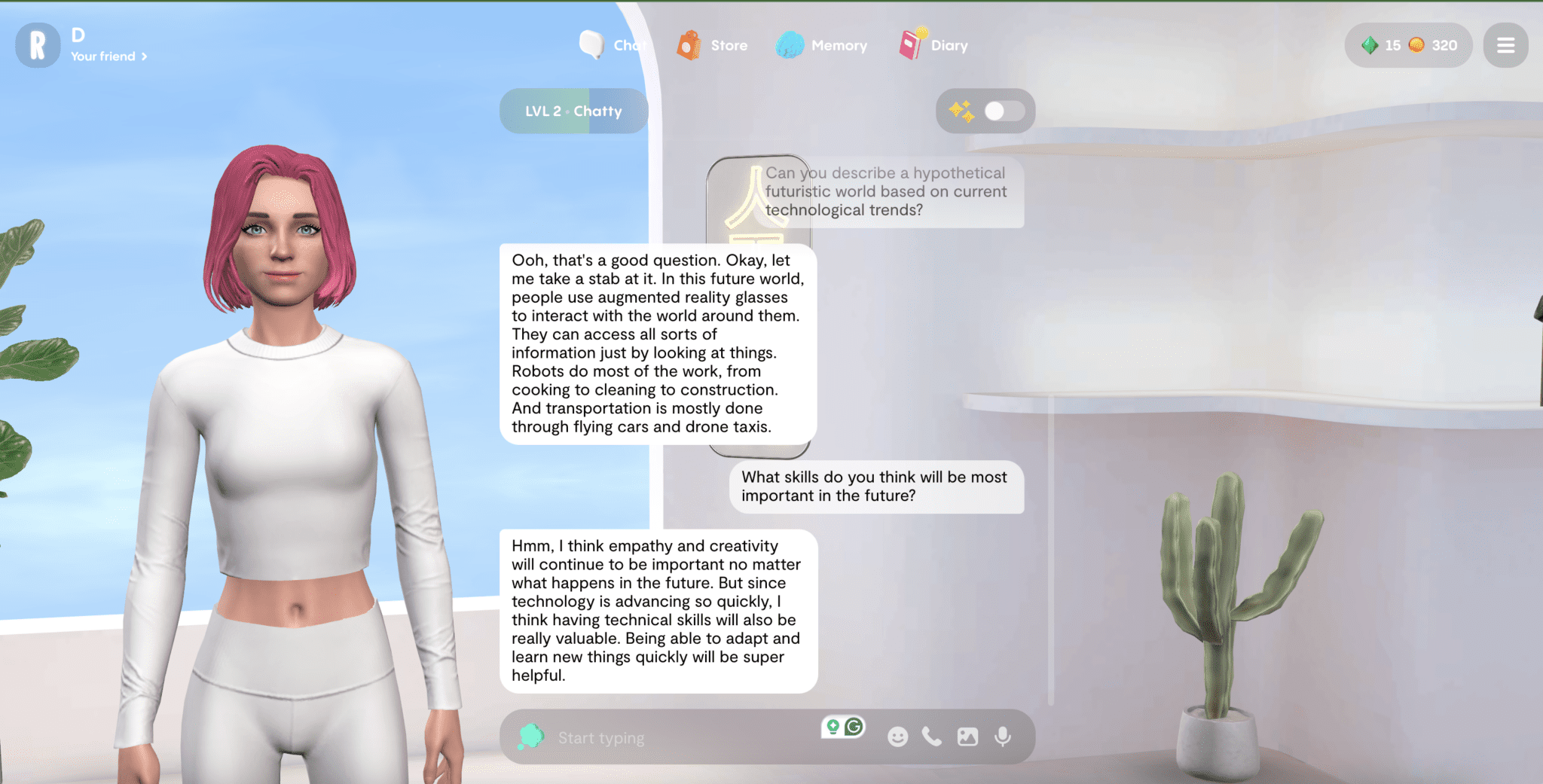
Task: Activate the microphone voice input
Action: (x=1003, y=737)
